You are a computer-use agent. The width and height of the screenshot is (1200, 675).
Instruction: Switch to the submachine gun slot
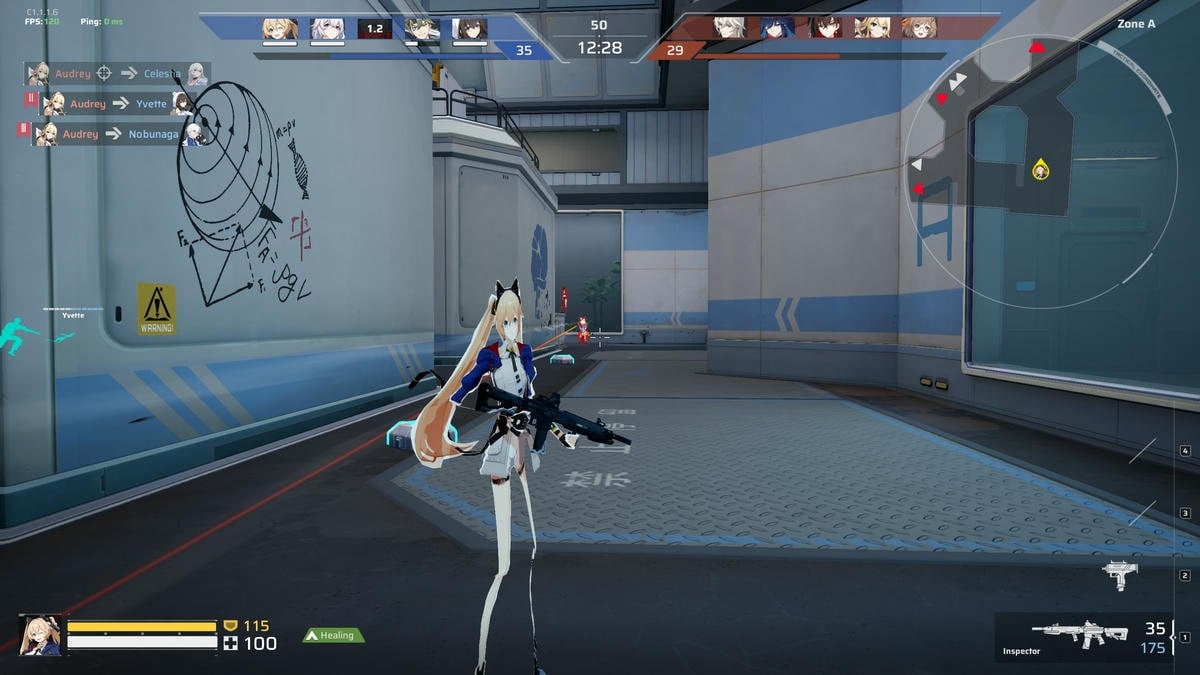click(1120, 574)
